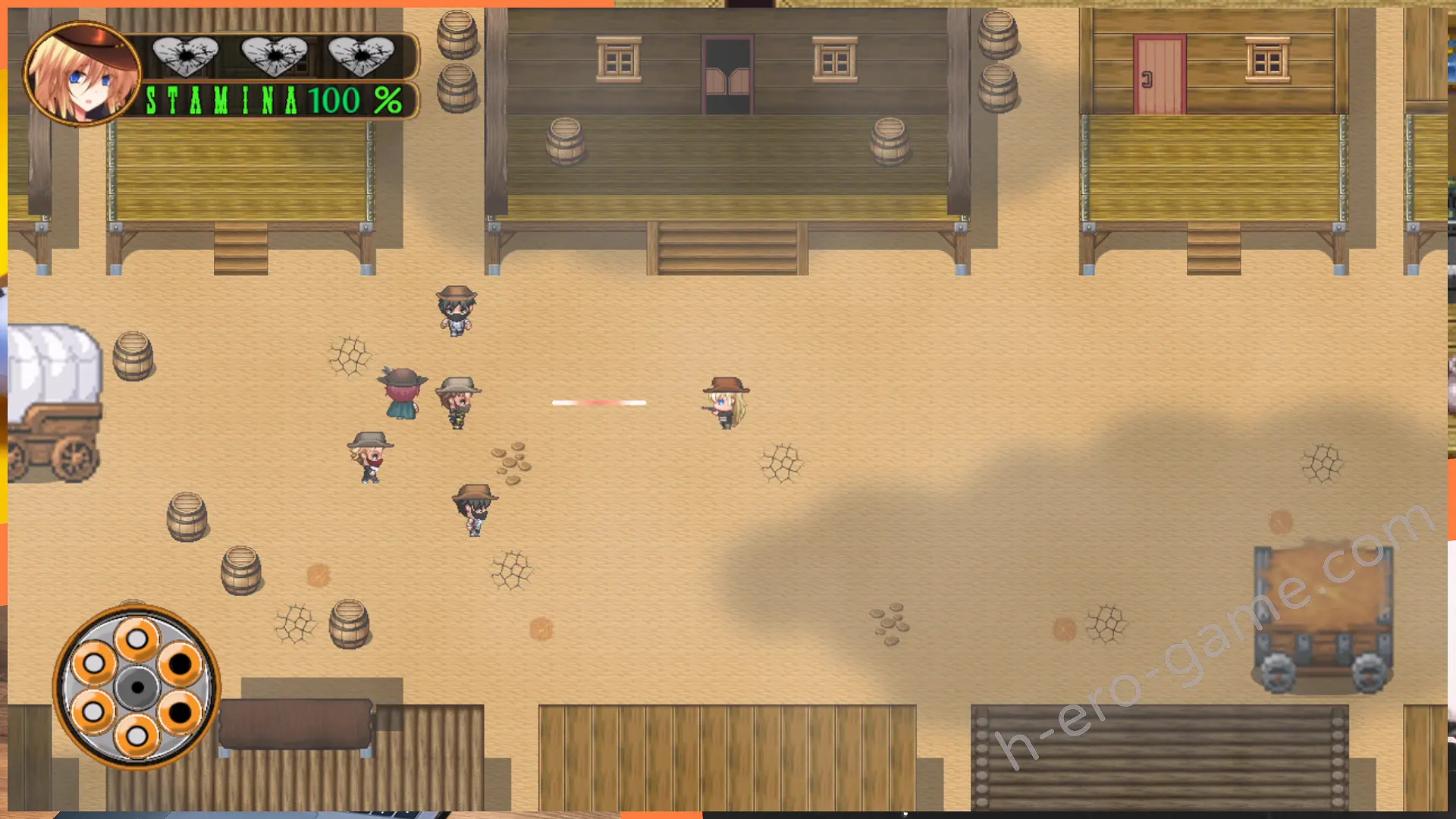Click the blonde cowgirl character portrait
The width and height of the screenshot is (1456, 819).
(x=82, y=74)
